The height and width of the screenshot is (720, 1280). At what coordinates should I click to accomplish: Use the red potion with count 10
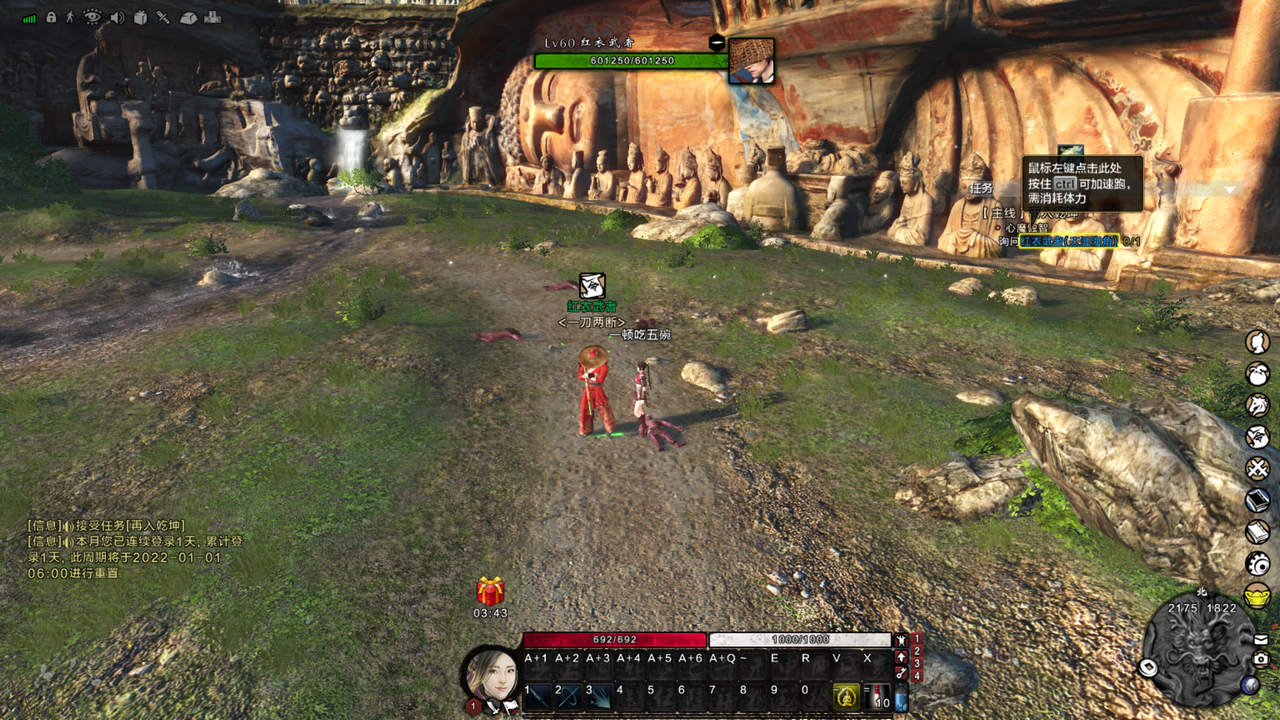click(877, 696)
